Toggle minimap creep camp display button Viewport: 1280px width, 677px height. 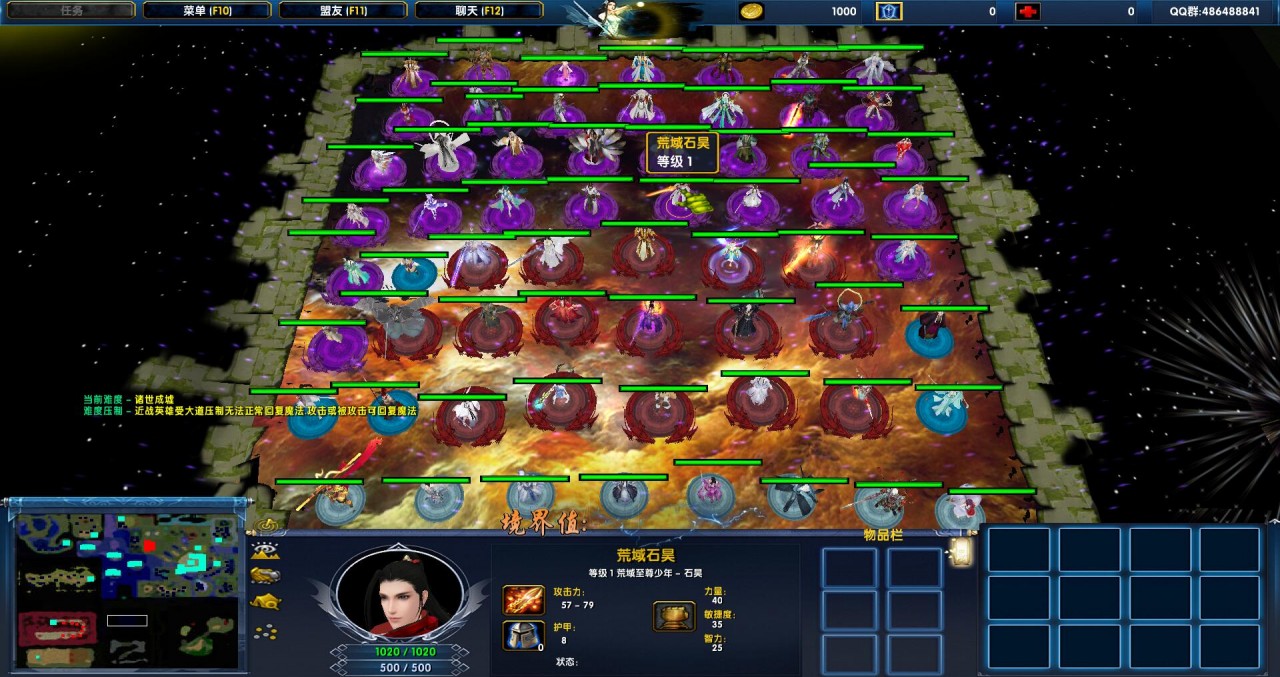click(x=266, y=602)
